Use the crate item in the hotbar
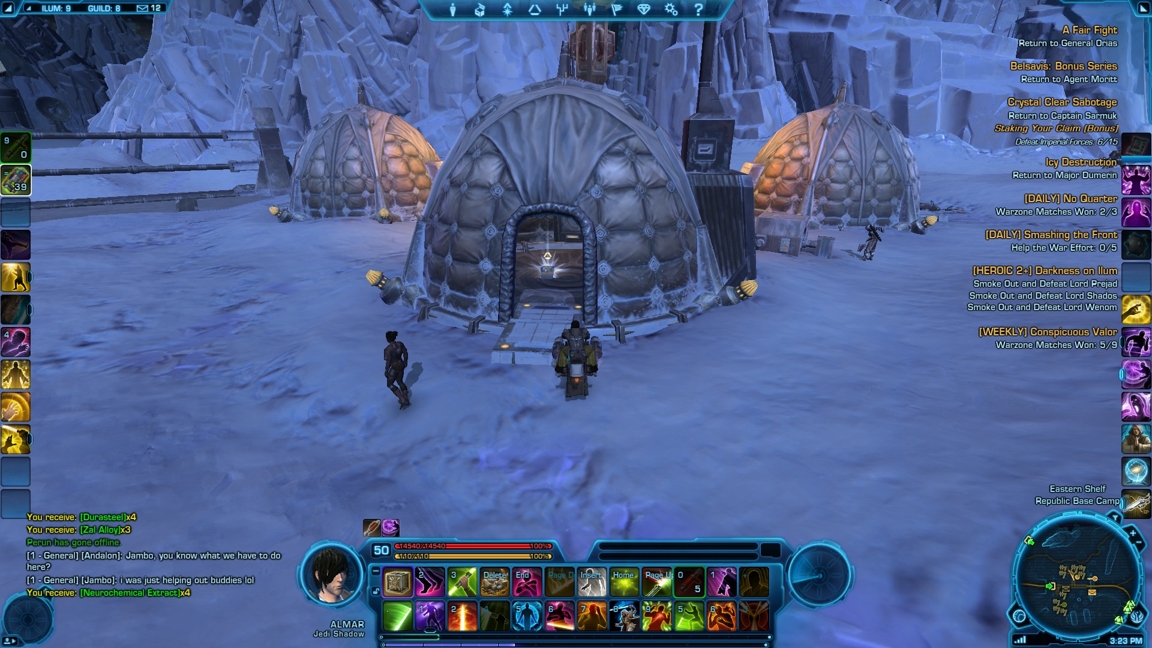This screenshot has width=1152, height=648. coord(398,582)
